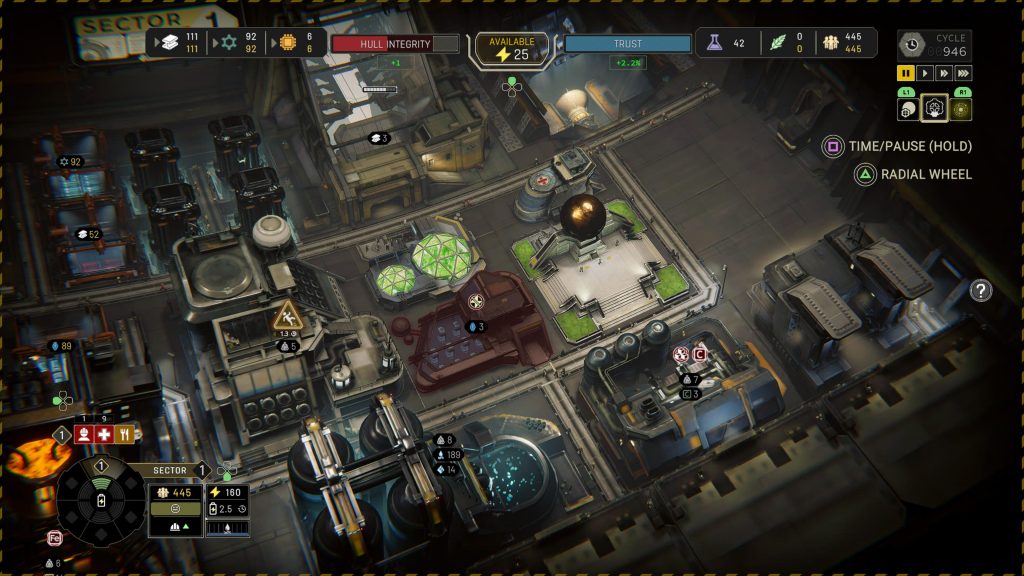Set game speed to normal play
This screenshot has width=1024, height=576.
pyautogui.click(x=925, y=73)
